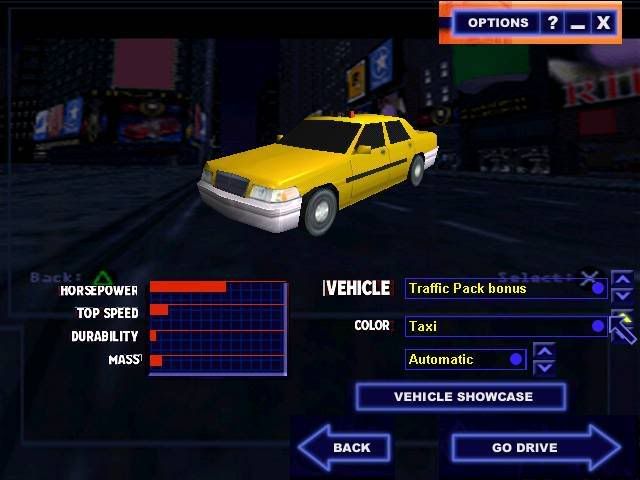Viewport: 640px width, 480px height.
Task: Open the Automatic transmission dropdown
Action: [465, 359]
